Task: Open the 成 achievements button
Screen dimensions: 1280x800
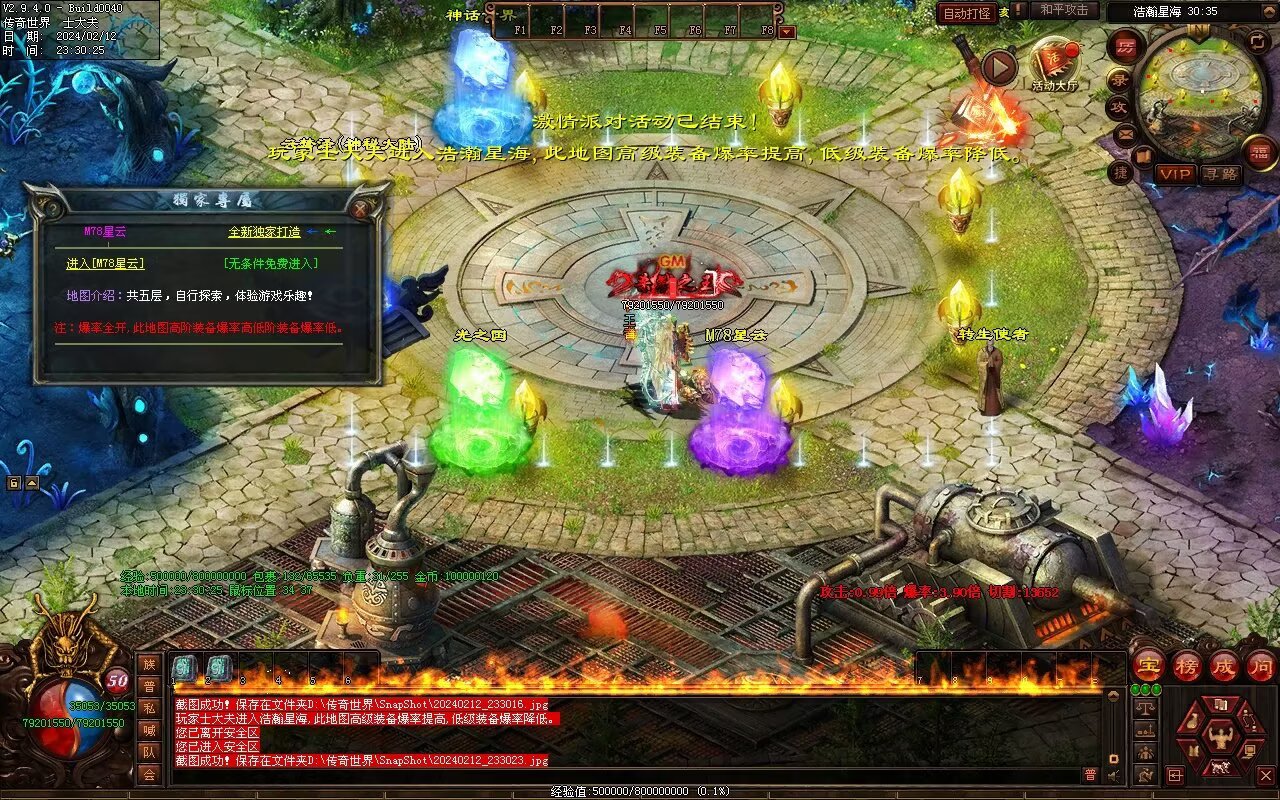Action: coord(1224,666)
